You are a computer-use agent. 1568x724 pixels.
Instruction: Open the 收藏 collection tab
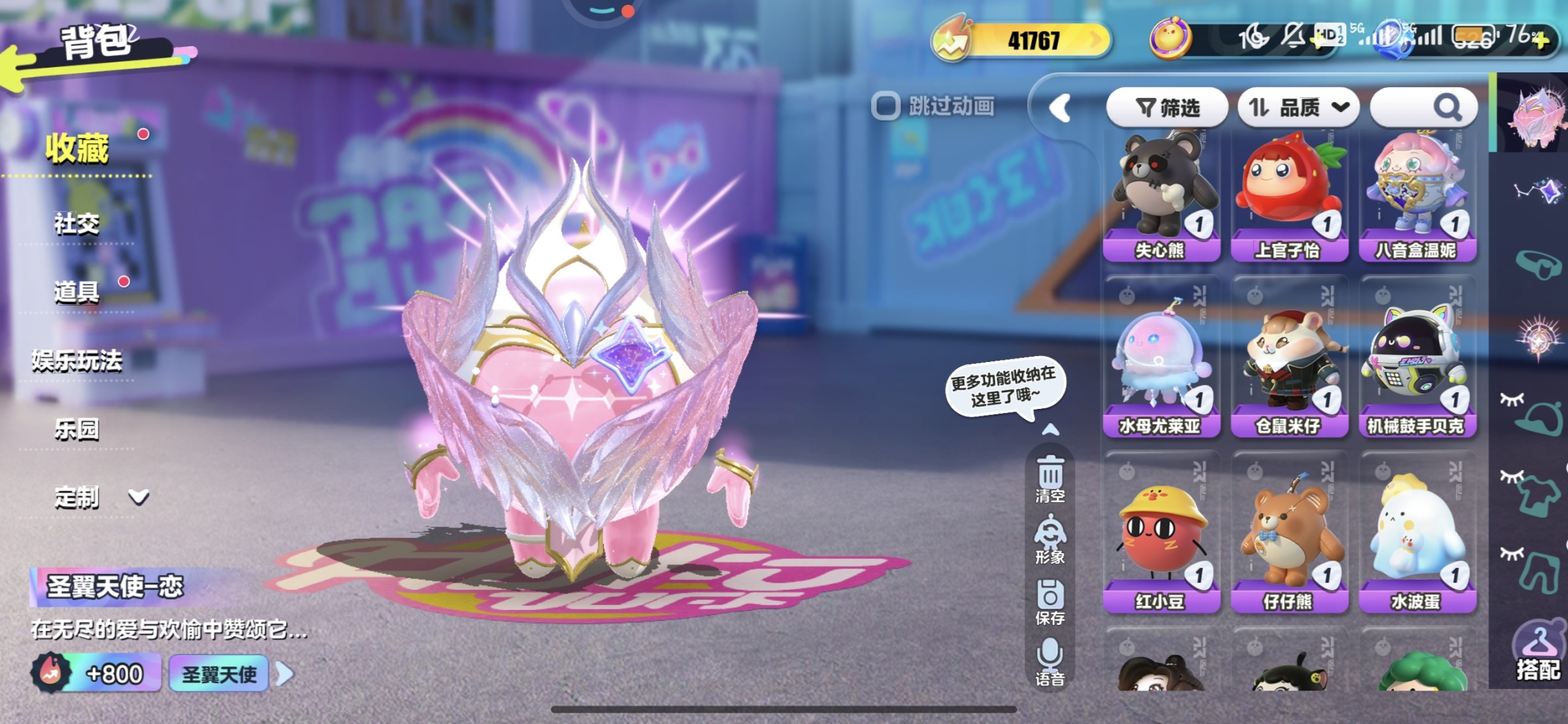pos(77,149)
